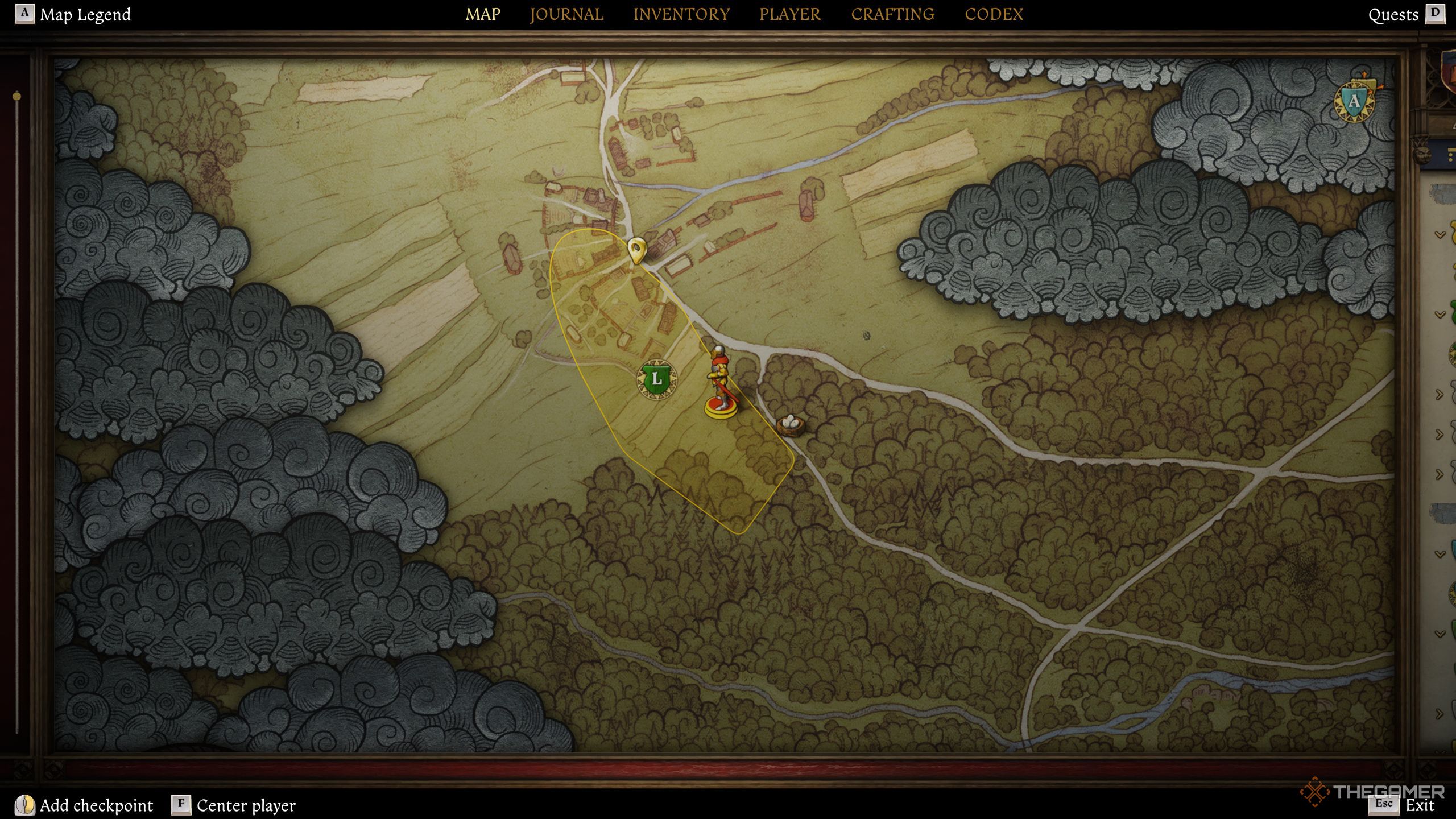Image resolution: width=1456 pixels, height=819 pixels.
Task: Select the player figurine marker
Action: (x=721, y=382)
